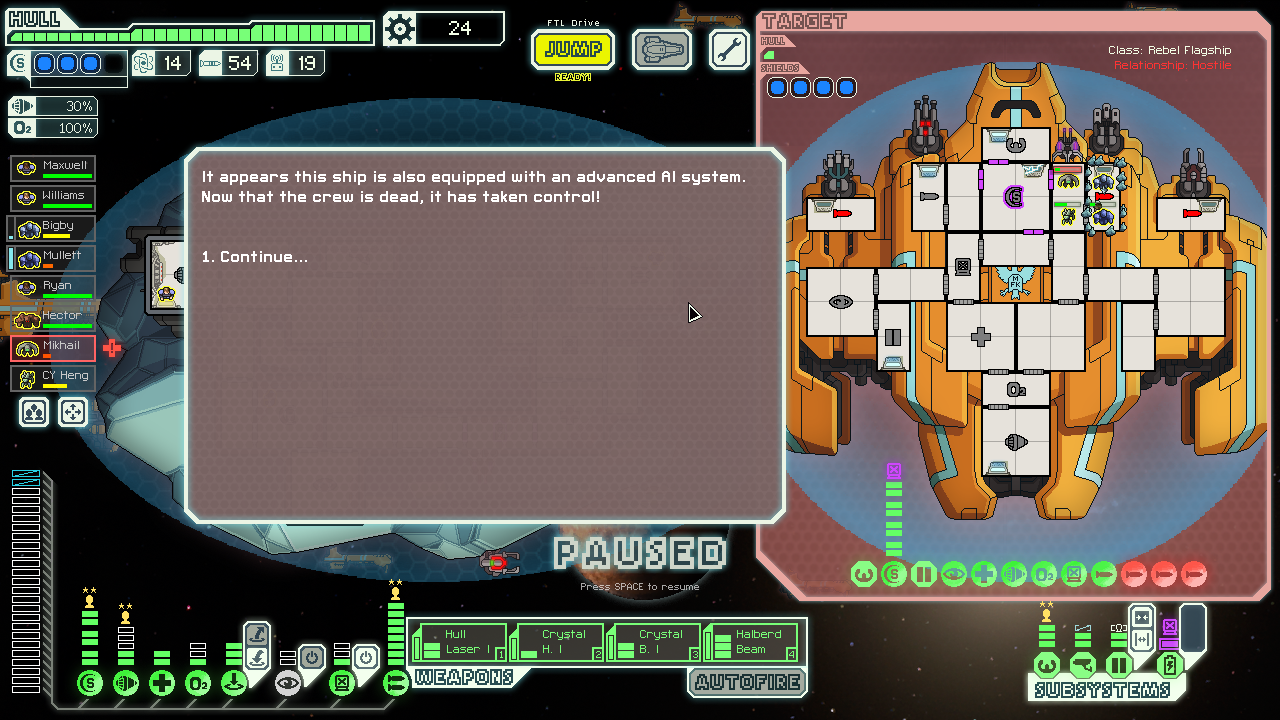Select crew member CY Heng
Screen dimensions: 1280x720
tap(54, 378)
